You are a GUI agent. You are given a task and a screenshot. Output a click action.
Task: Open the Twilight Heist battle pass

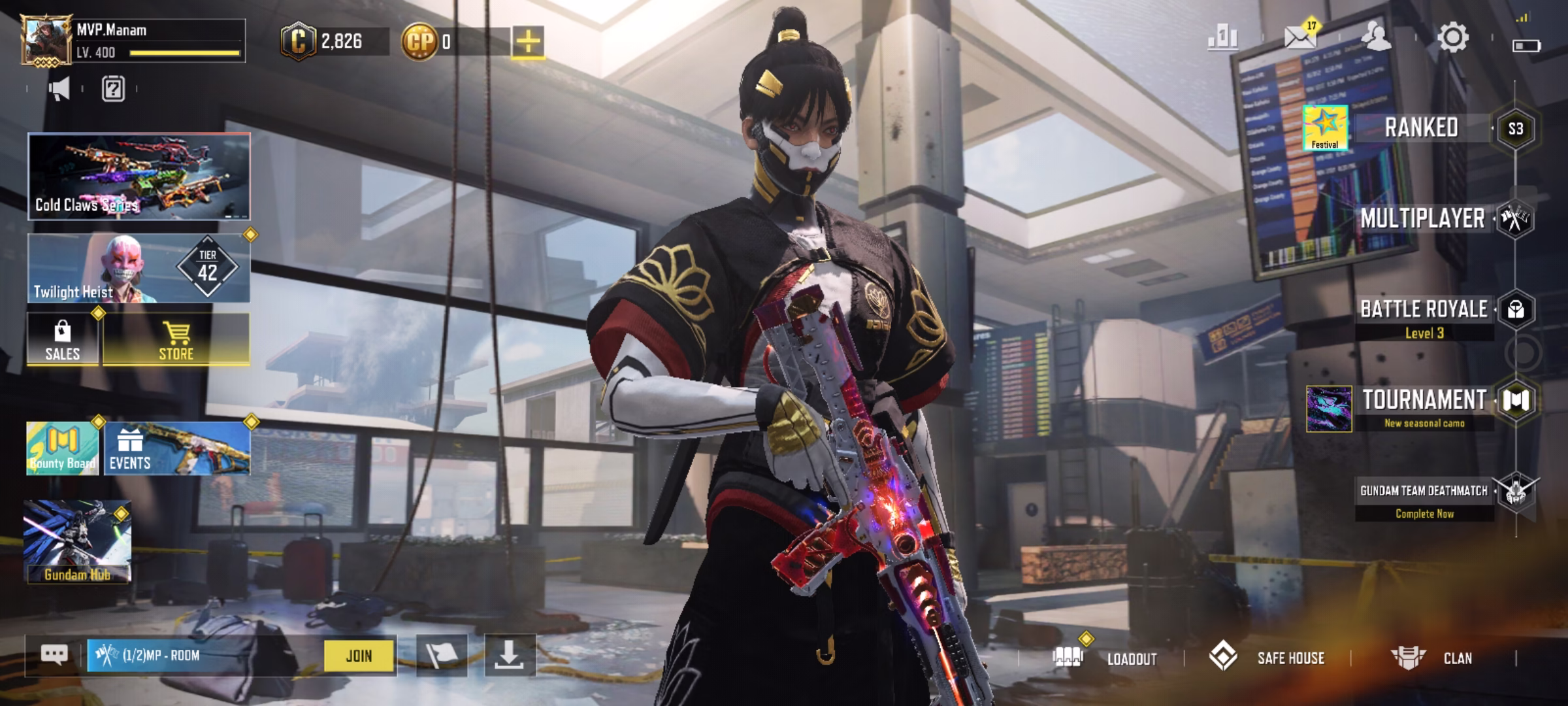139,269
